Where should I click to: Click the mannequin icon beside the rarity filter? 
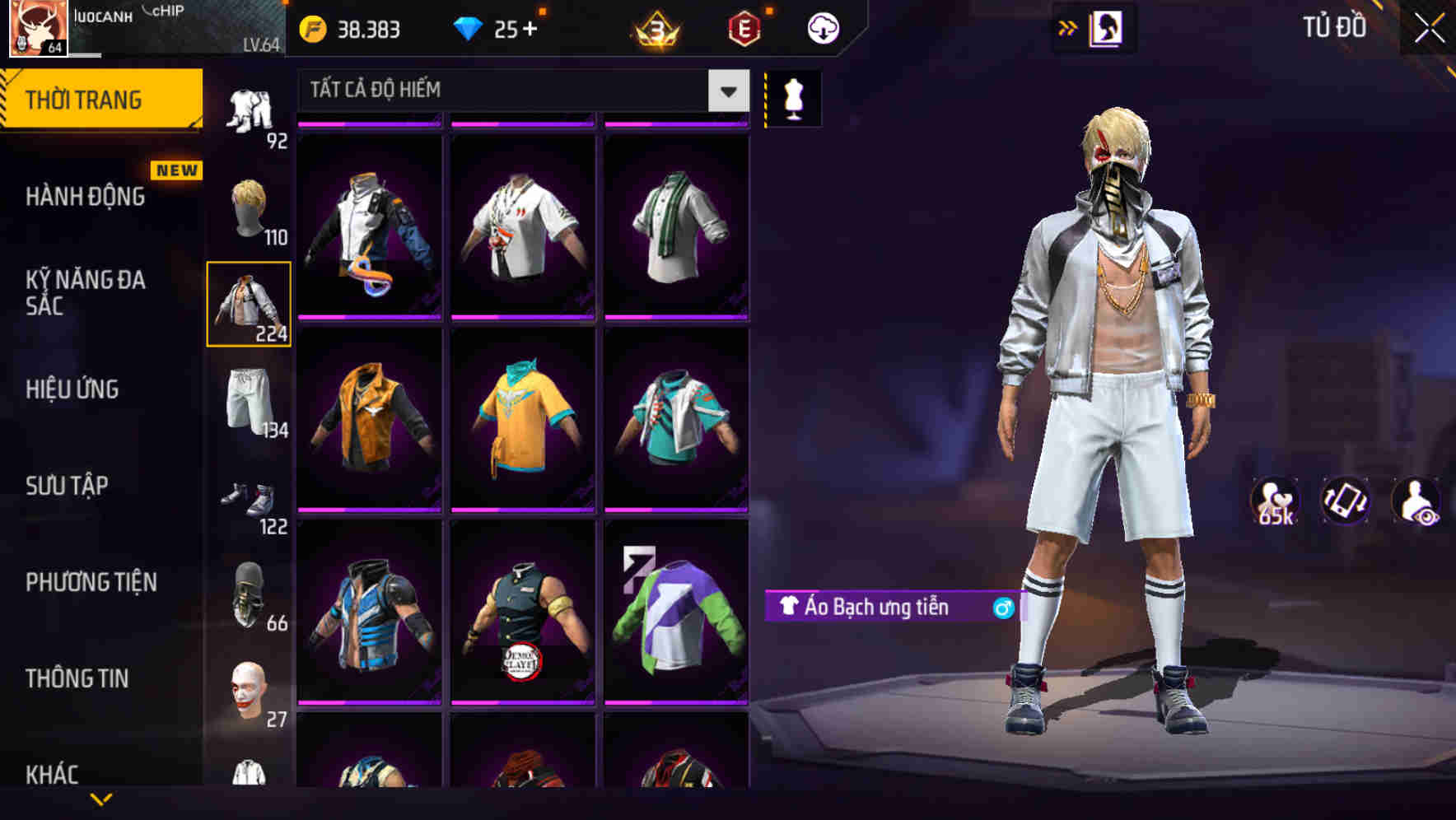[x=793, y=97]
